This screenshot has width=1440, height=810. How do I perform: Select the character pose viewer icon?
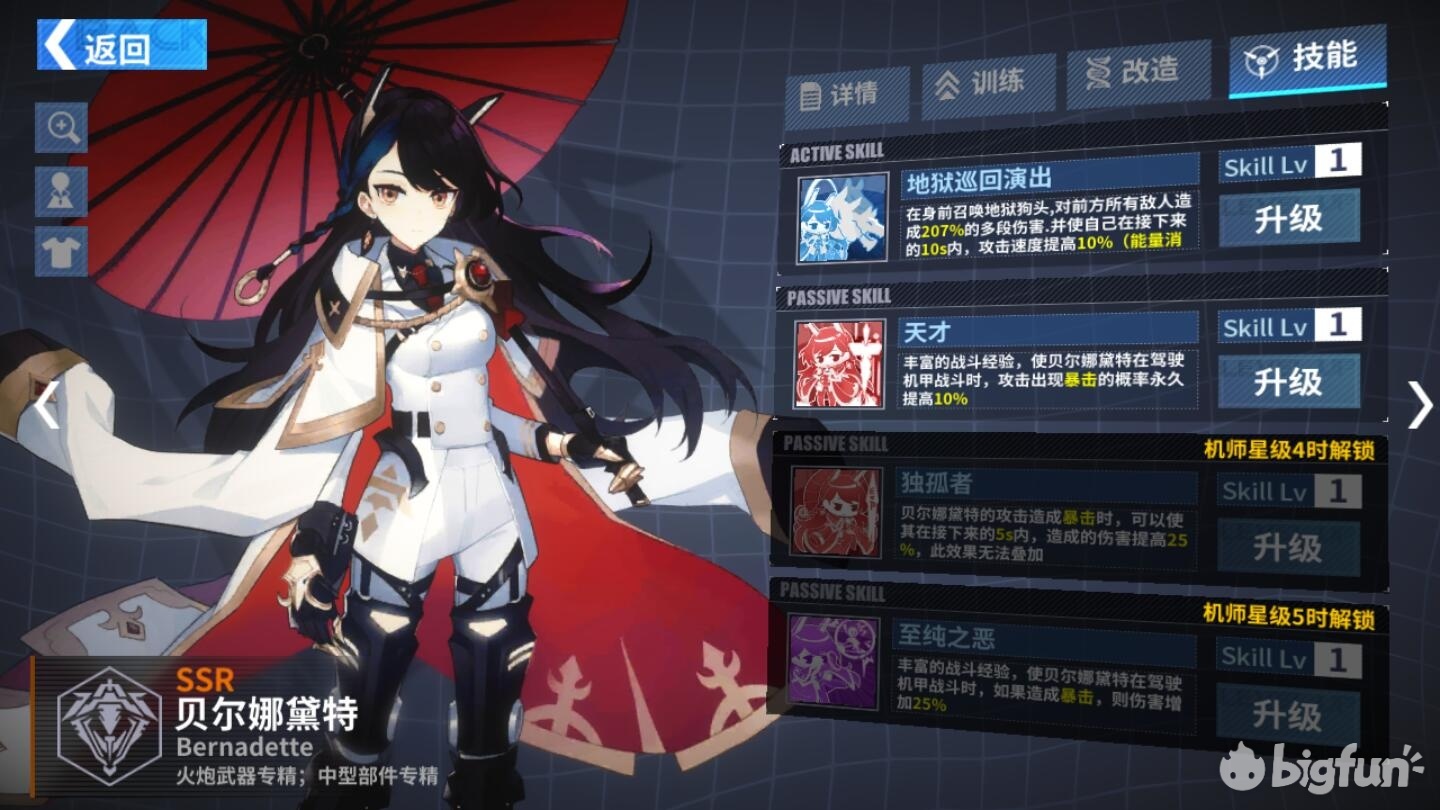click(61, 189)
